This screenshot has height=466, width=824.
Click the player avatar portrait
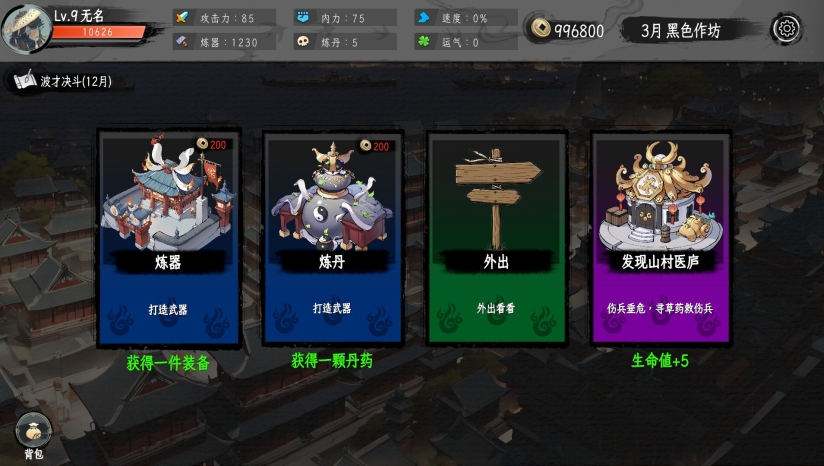point(26,28)
